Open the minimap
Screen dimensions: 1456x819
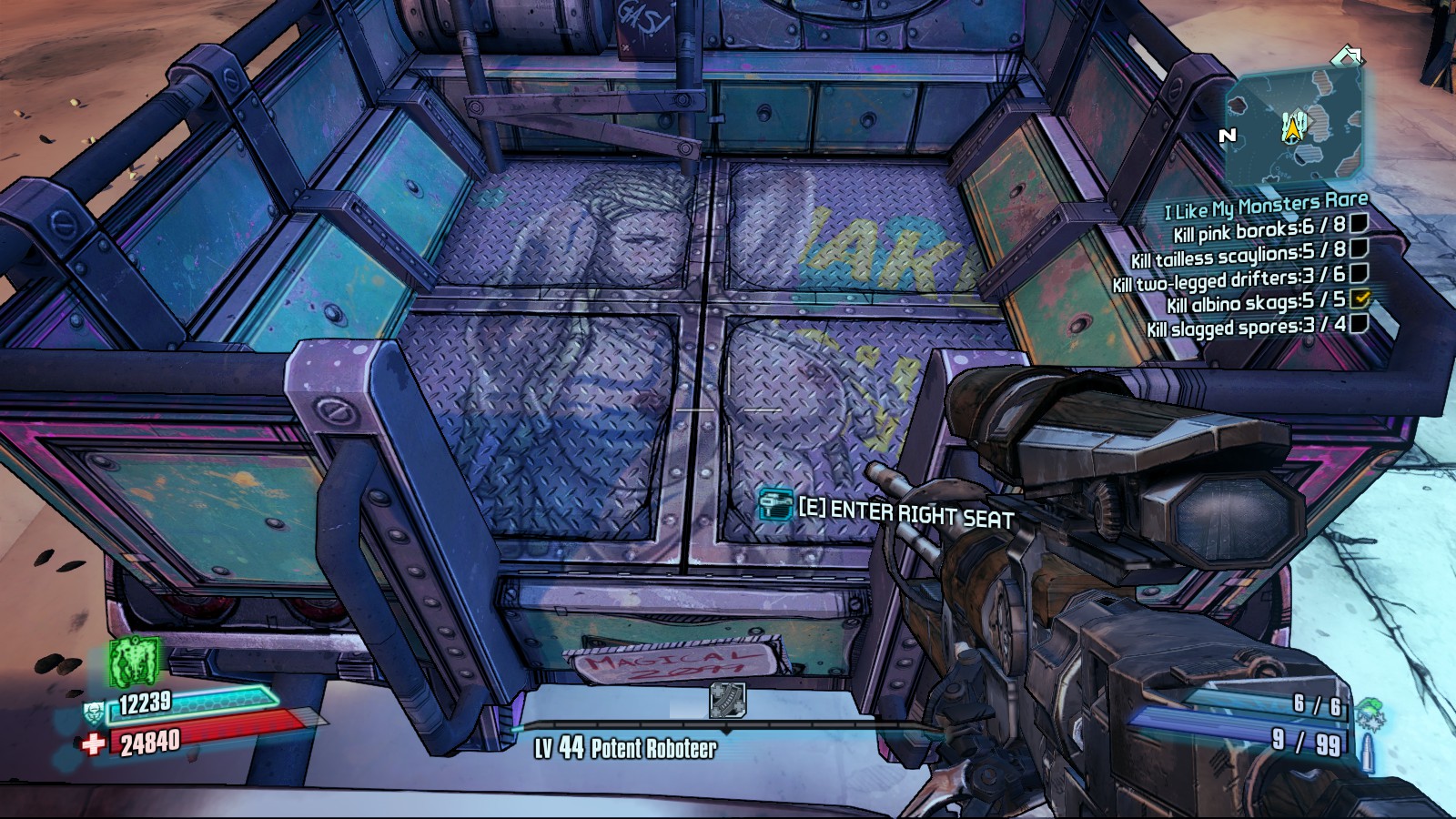click(1295, 127)
